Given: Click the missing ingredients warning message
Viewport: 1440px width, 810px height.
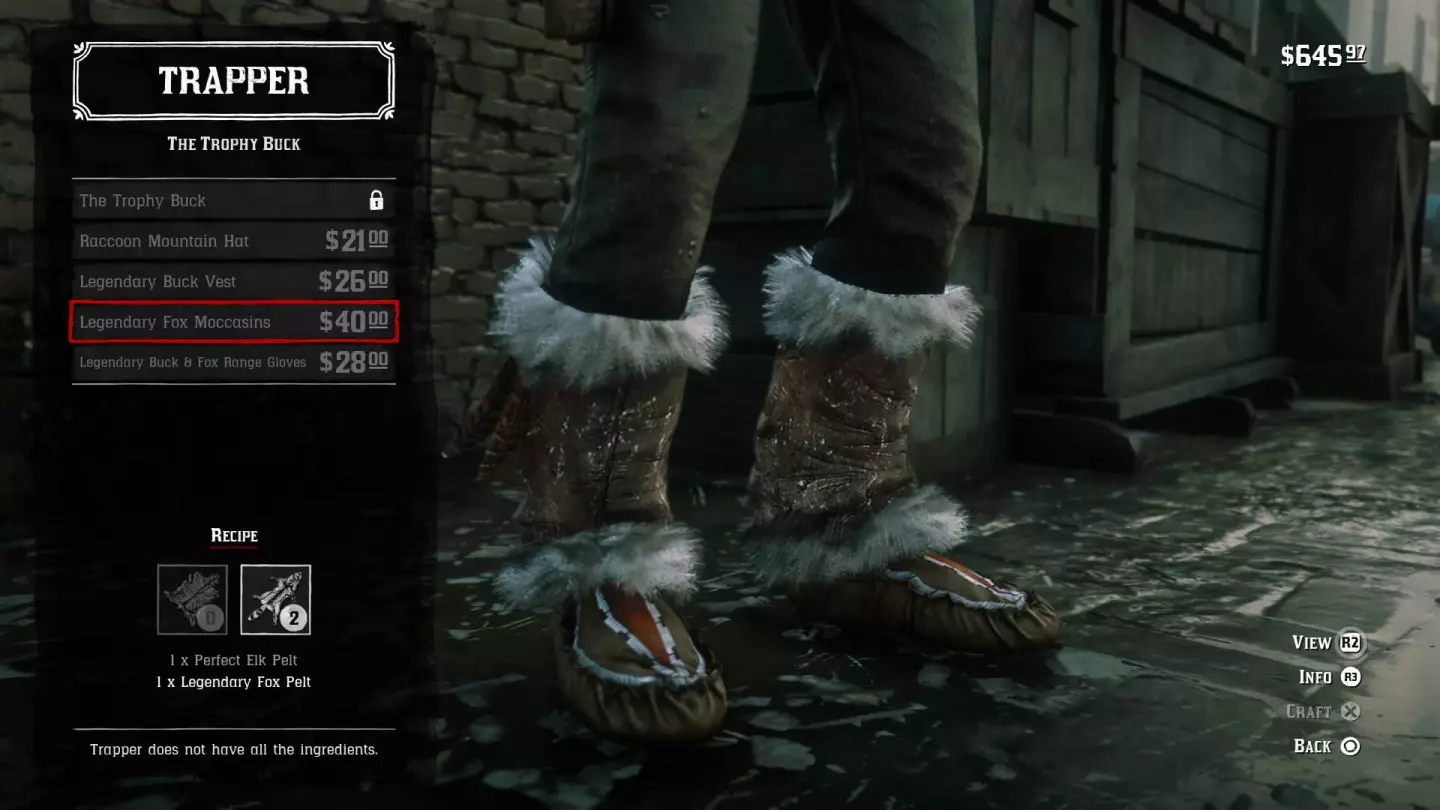Looking at the screenshot, I should [233, 749].
